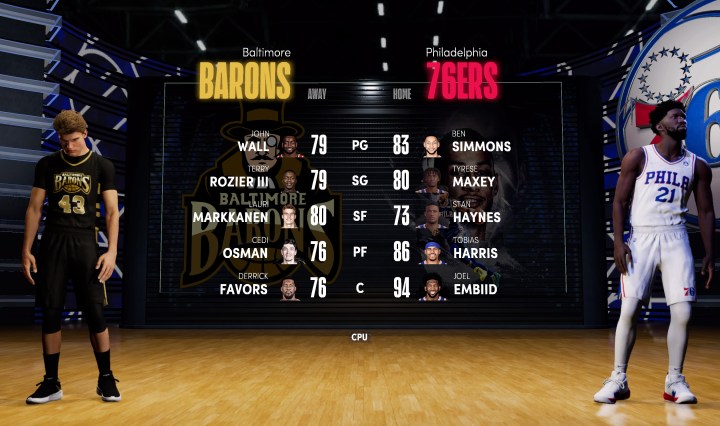Screen dimensions: 720x426
Task: Pick Tobias Harris in the home lineup
Action: pyautogui.click(x=478, y=254)
